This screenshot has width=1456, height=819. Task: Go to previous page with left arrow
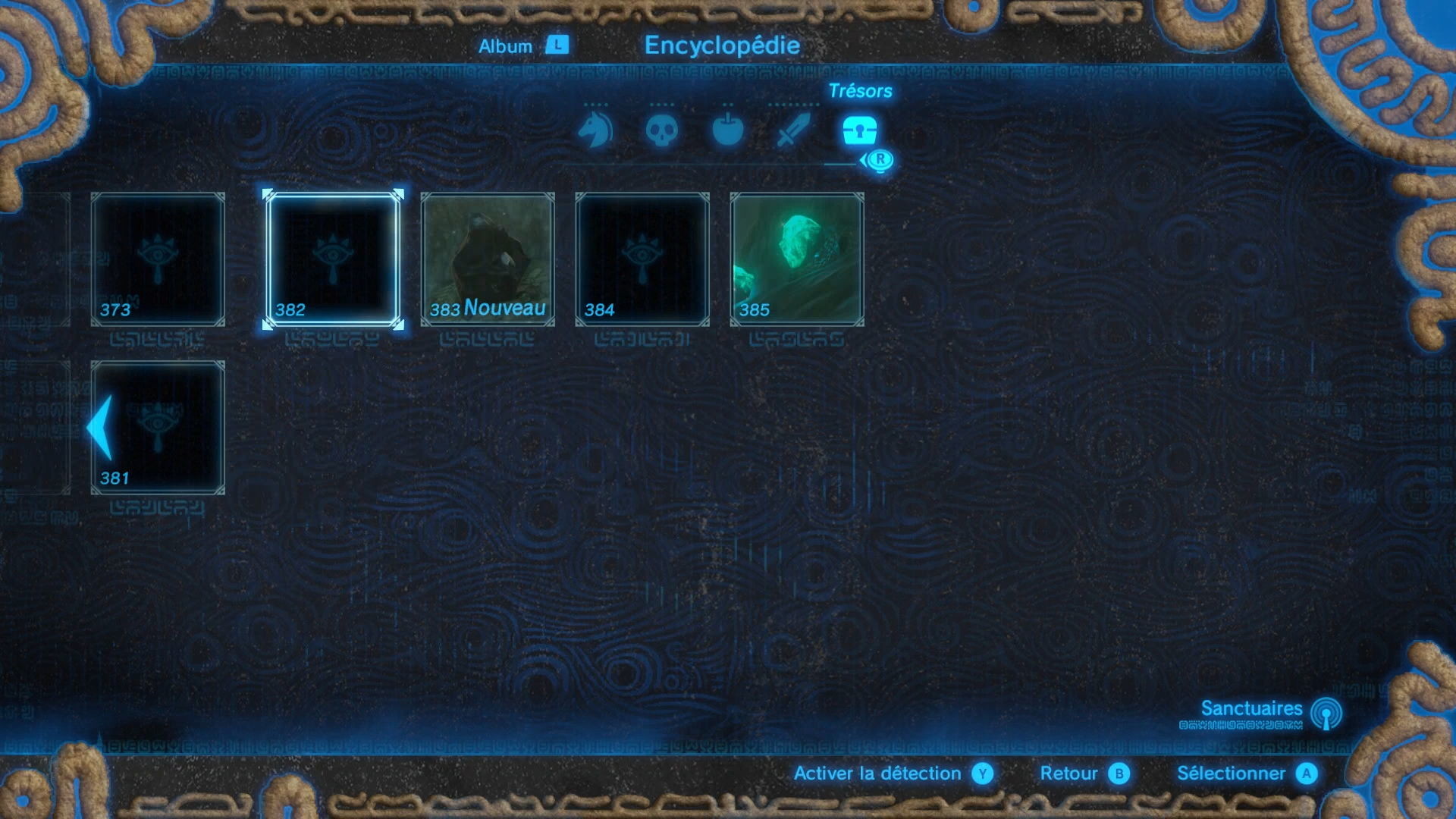click(x=100, y=428)
